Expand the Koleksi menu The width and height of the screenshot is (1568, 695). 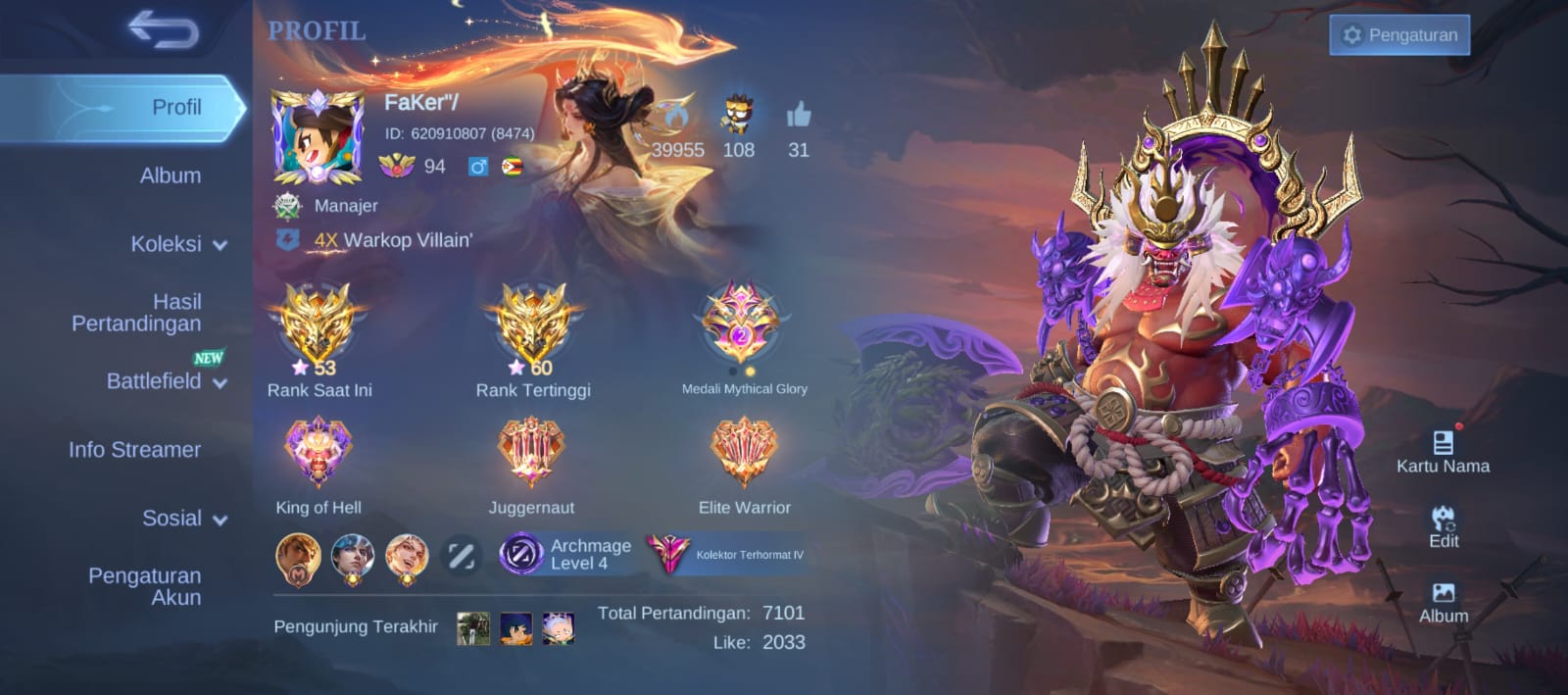tap(177, 244)
